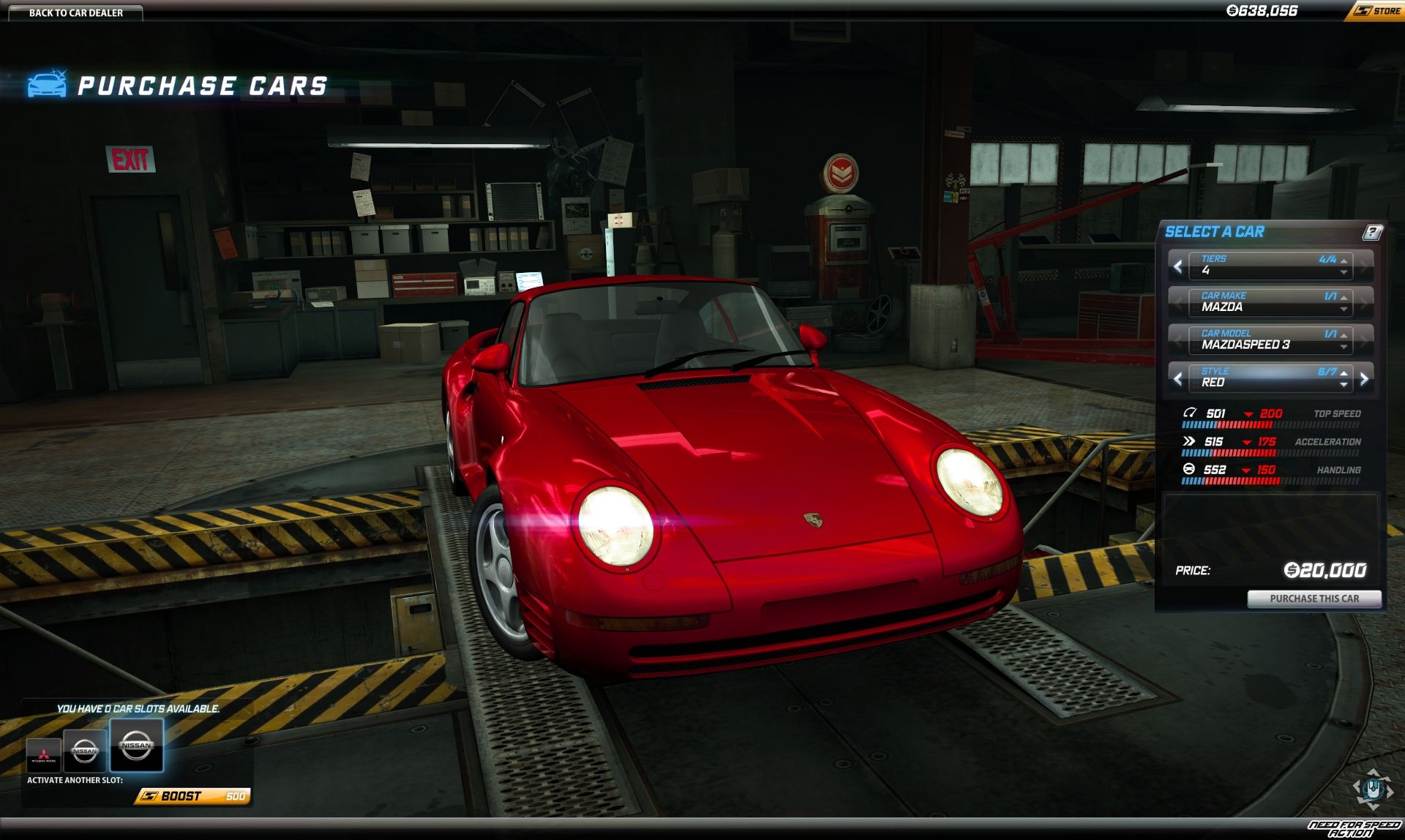Open the Store in the top corner
Viewport: 1405px width, 840px height.
coord(1377,11)
